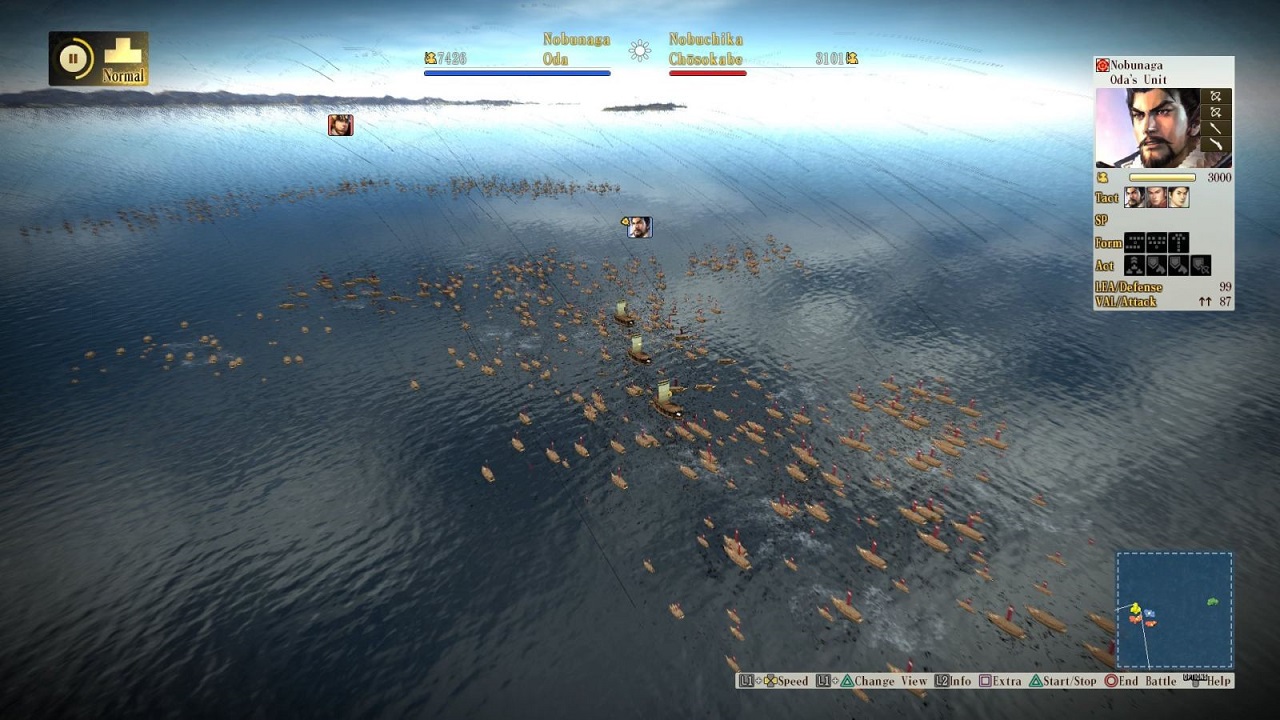Click the third officer portrait in the Tact row
The image size is (1280, 720).
pyautogui.click(x=1178, y=198)
